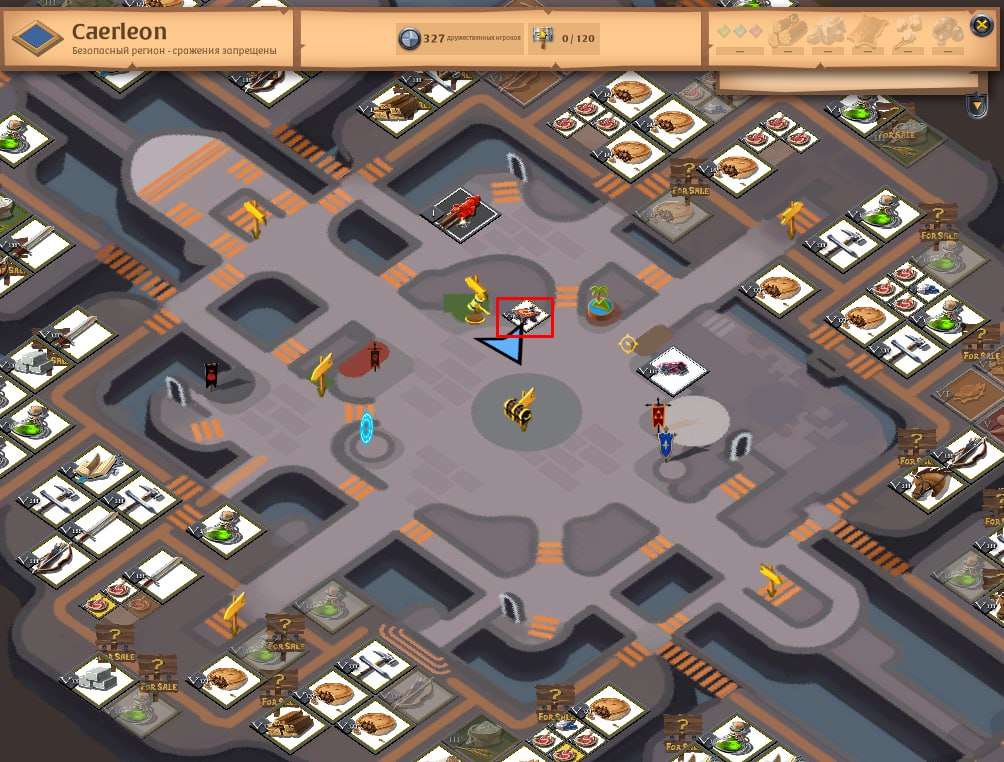Select the yellow compass marker
1004x762 pixels.
pos(628,344)
